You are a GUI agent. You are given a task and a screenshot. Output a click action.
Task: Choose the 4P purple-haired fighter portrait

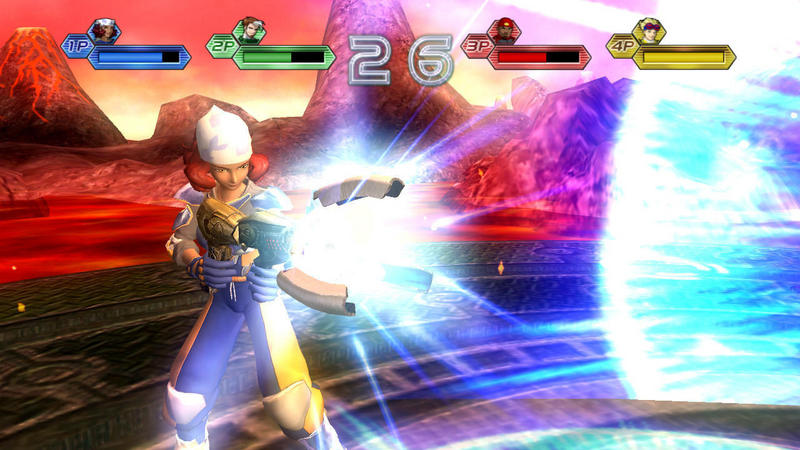648,31
